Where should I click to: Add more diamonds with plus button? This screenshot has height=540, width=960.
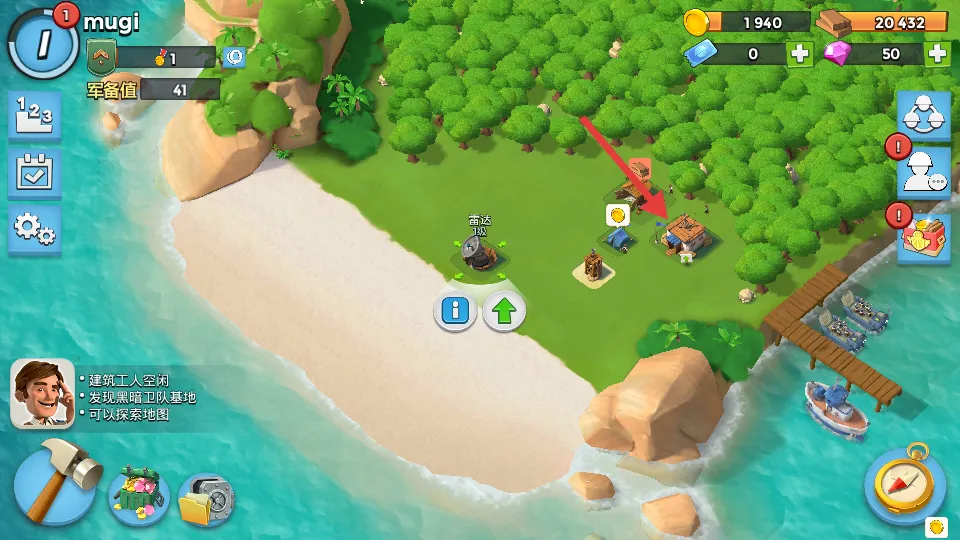[937, 54]
